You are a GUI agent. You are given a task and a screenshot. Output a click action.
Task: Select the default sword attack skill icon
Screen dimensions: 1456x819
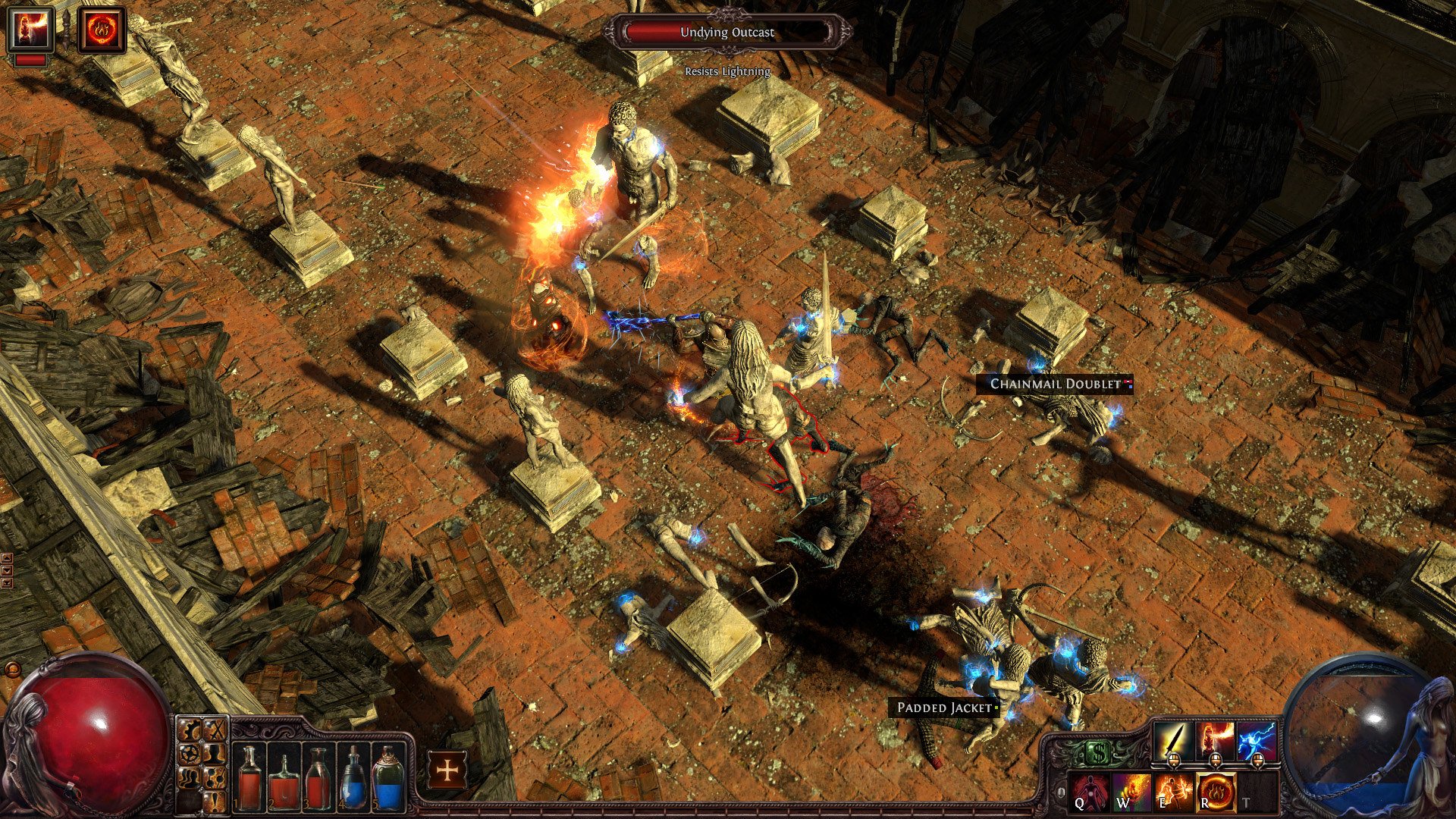click(1173, 739)
